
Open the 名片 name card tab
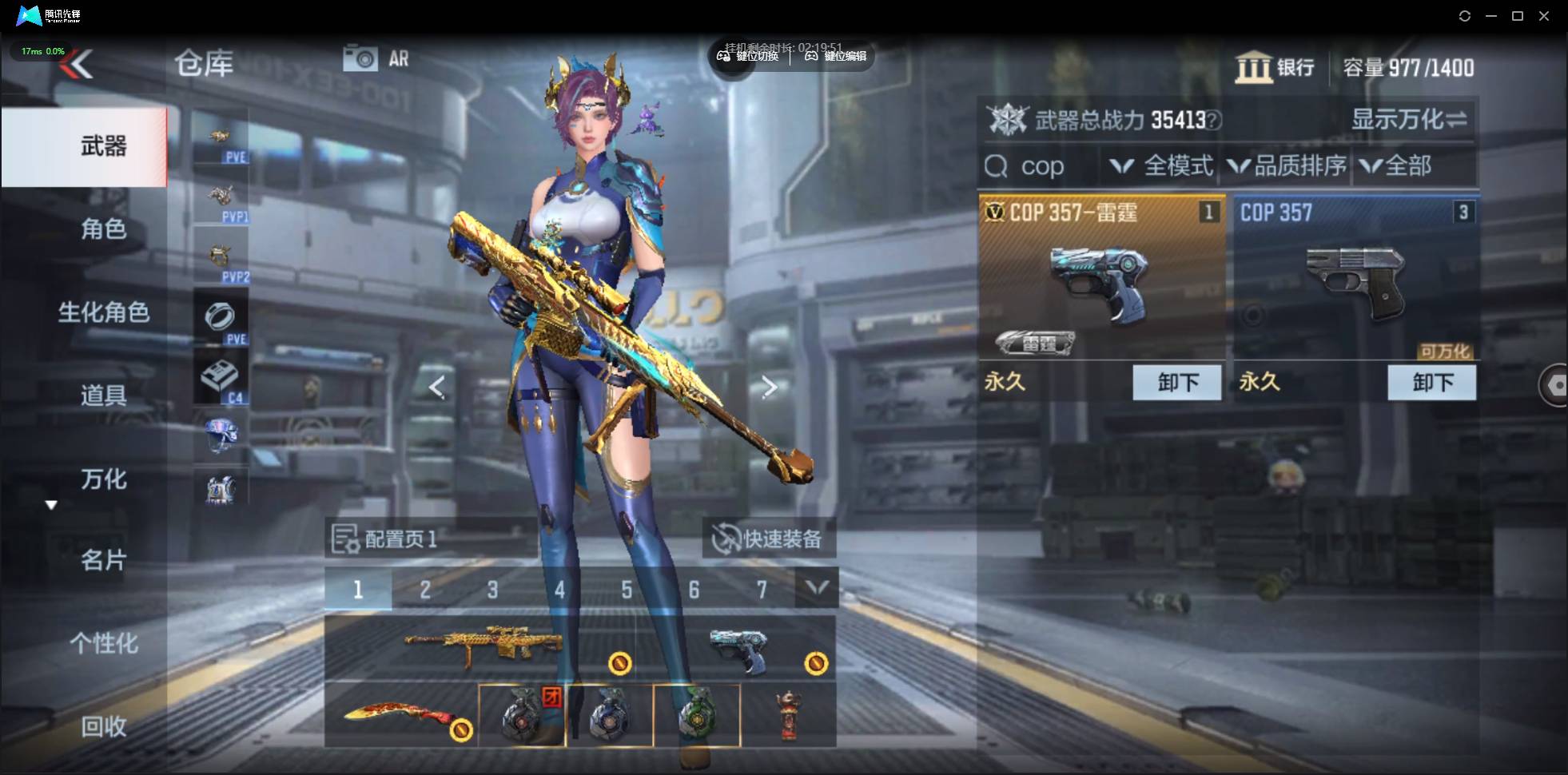pos(103,561)
